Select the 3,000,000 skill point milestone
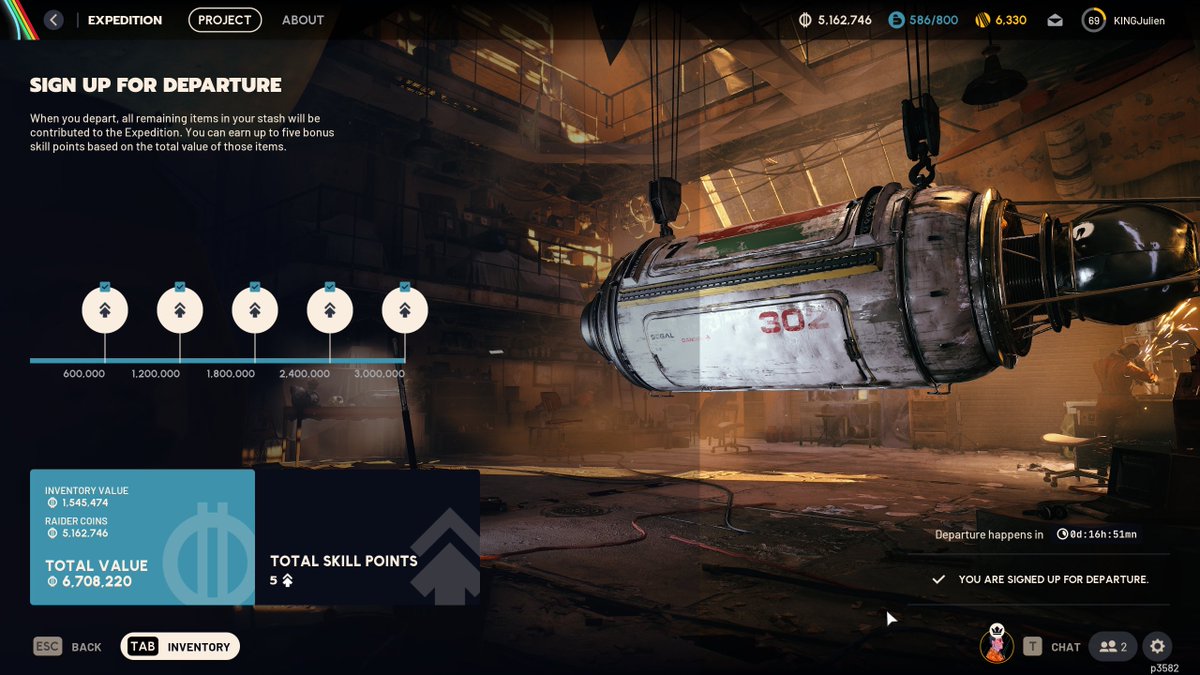 [x=405, y=311]
